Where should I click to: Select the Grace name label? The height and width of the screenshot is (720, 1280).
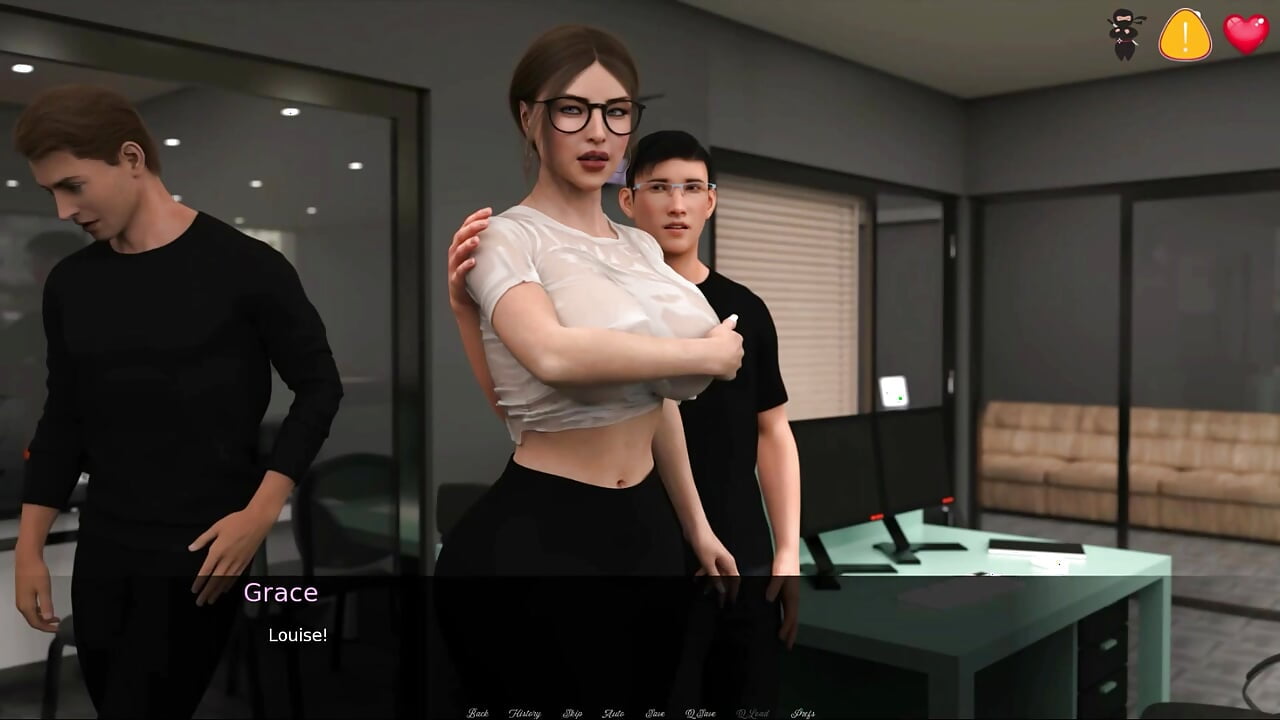point(281,592)
